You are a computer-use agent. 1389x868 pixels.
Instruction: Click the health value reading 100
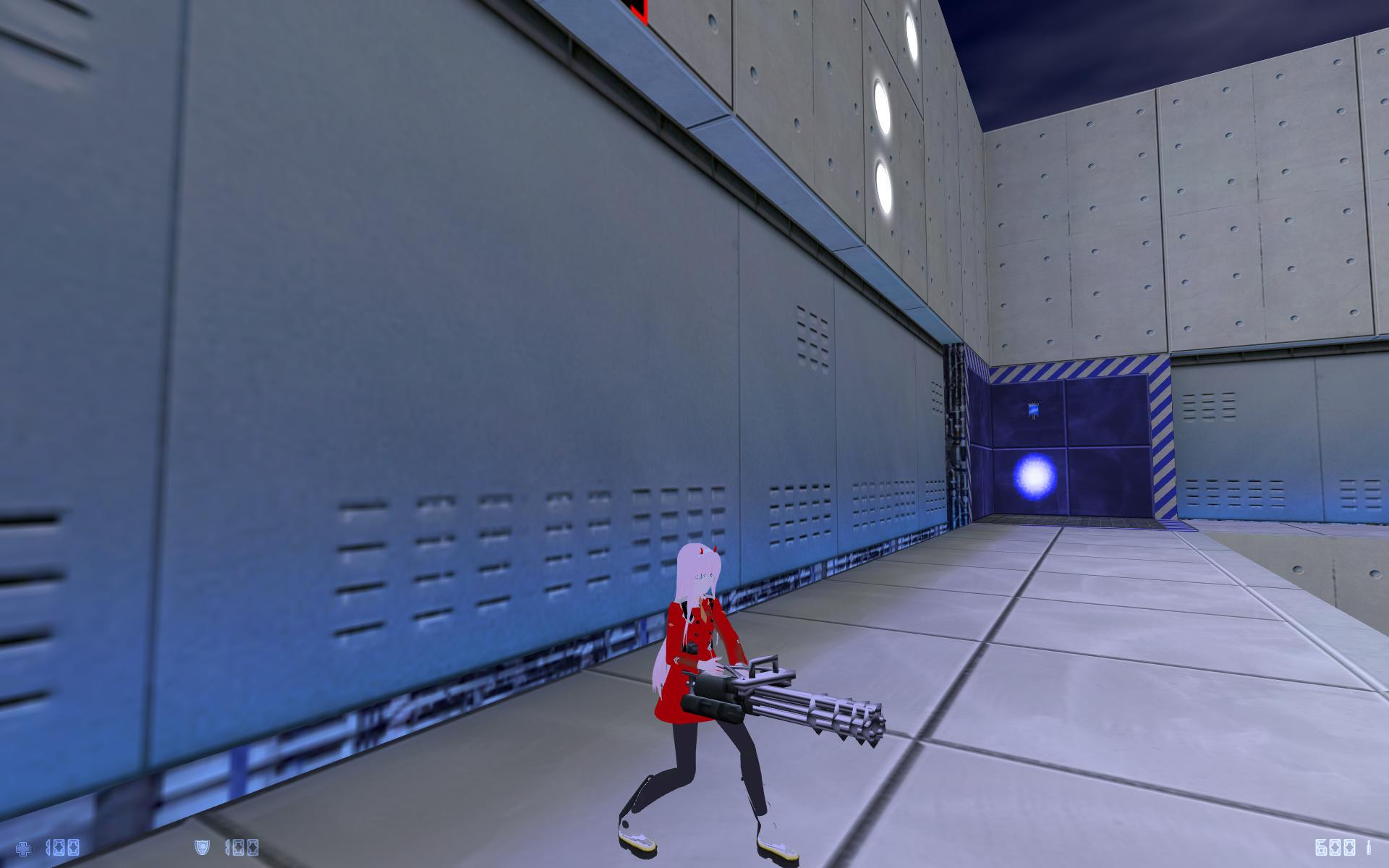point(62,848)
